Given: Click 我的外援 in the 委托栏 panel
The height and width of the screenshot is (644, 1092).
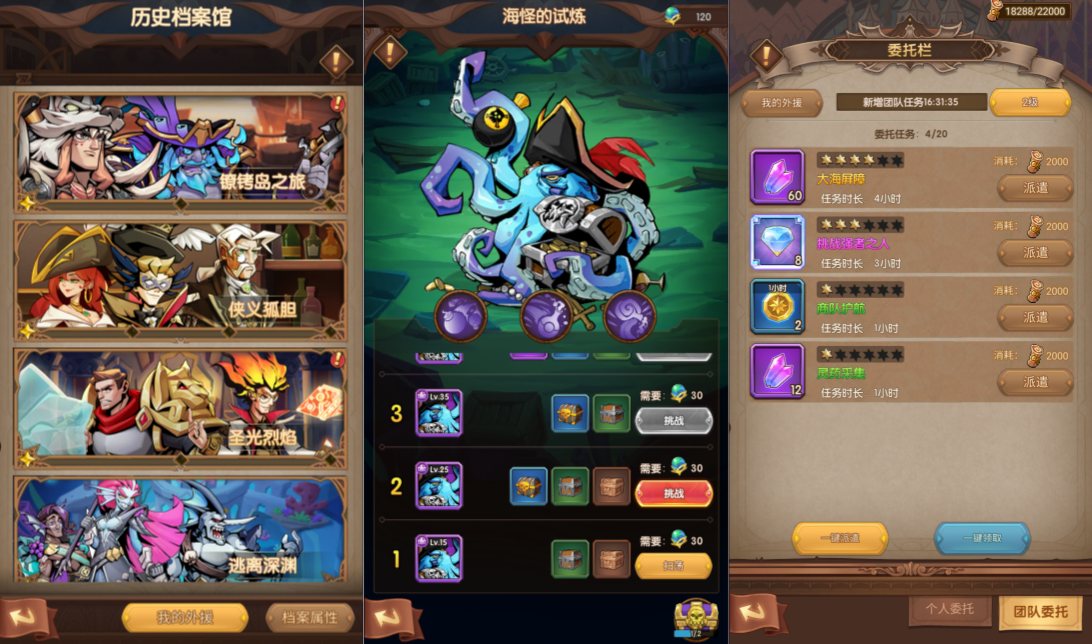Looking at the screenshot, I should click(x=781, y=102).
